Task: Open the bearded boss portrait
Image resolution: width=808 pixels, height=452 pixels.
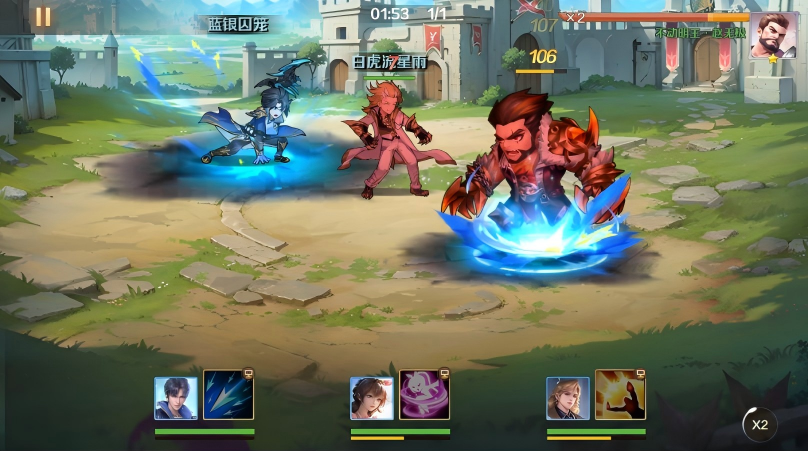Action: pyautogui.click(x=774, y=36)
